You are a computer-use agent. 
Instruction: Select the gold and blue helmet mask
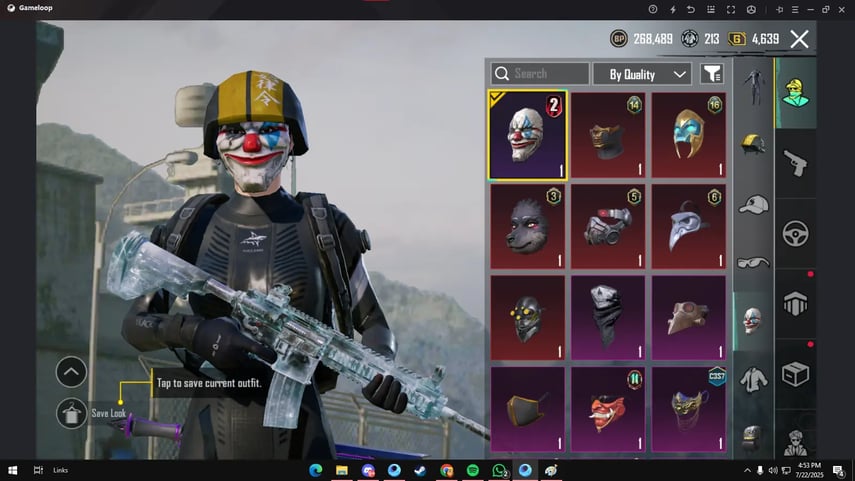pyautogui.click(x=688, y=135)
